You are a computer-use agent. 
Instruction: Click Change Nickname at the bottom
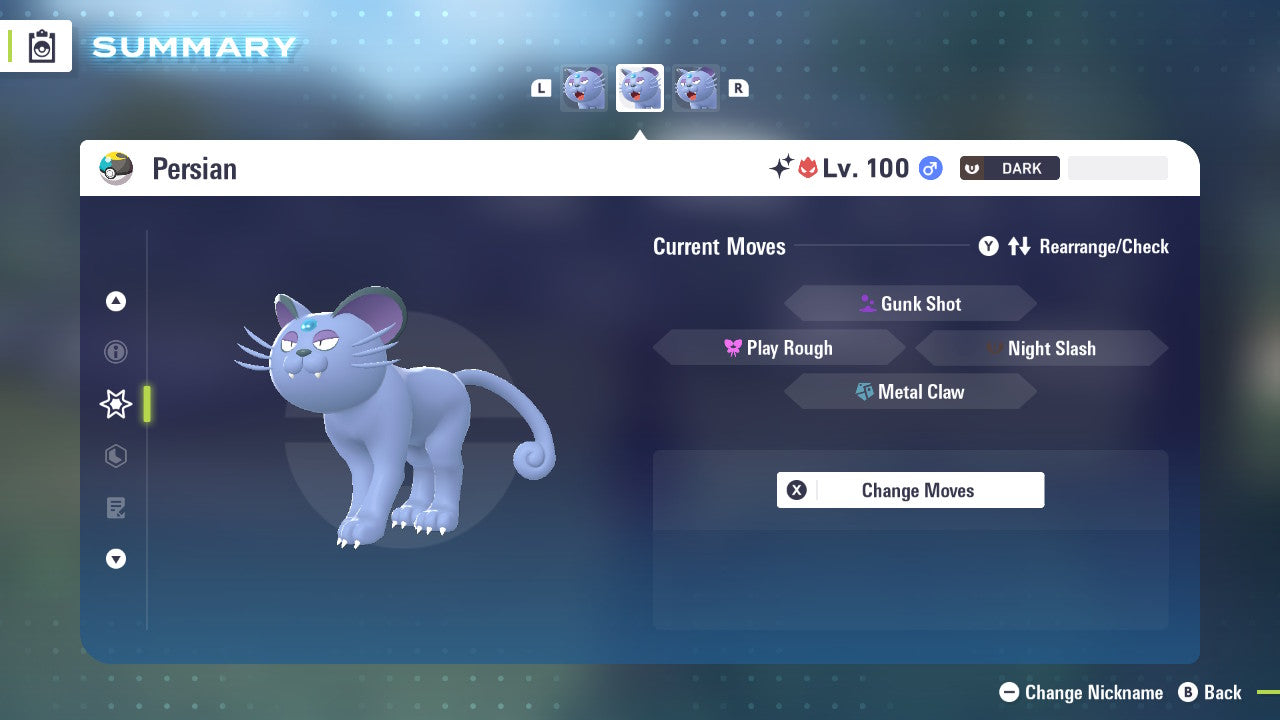coord(1082,692)
